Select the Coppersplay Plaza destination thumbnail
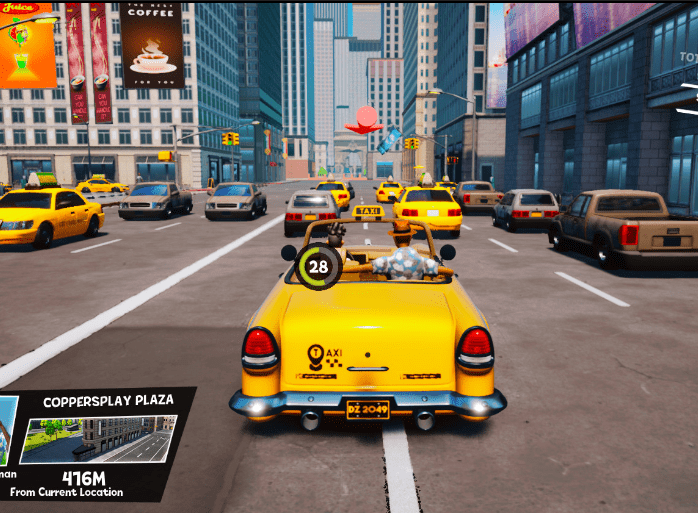The height and width of the screenshot is (513, 698). pyautogui.click(x=98, y=439)
